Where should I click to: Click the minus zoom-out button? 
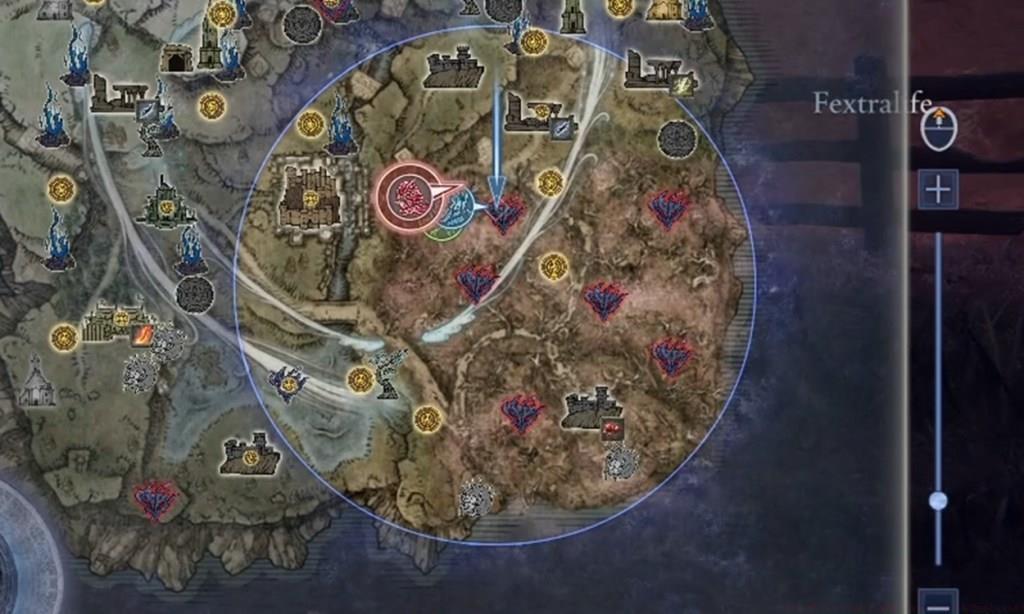(x=938, y=602)
